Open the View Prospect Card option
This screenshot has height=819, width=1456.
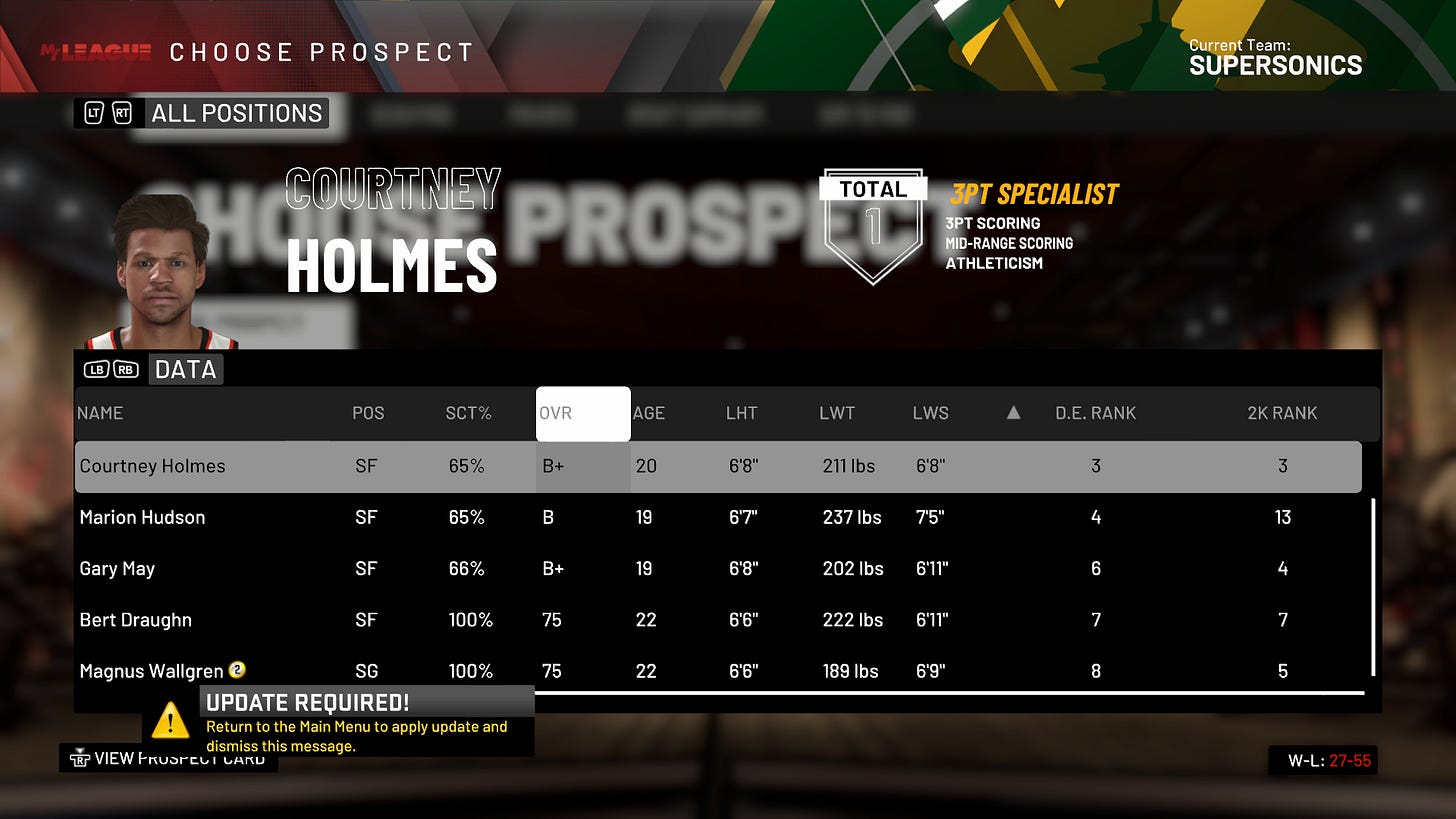pos(170,759)
